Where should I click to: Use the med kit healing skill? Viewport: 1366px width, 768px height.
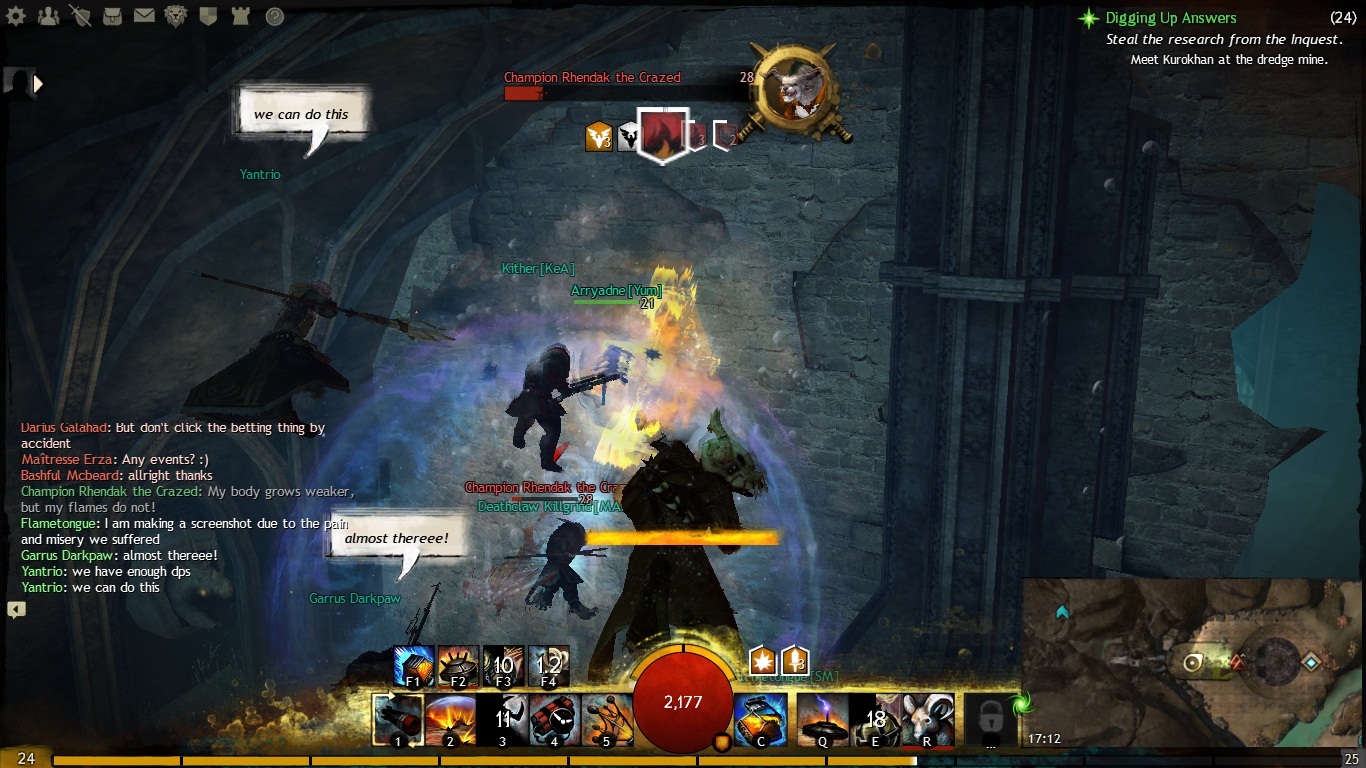click(760, 719)
